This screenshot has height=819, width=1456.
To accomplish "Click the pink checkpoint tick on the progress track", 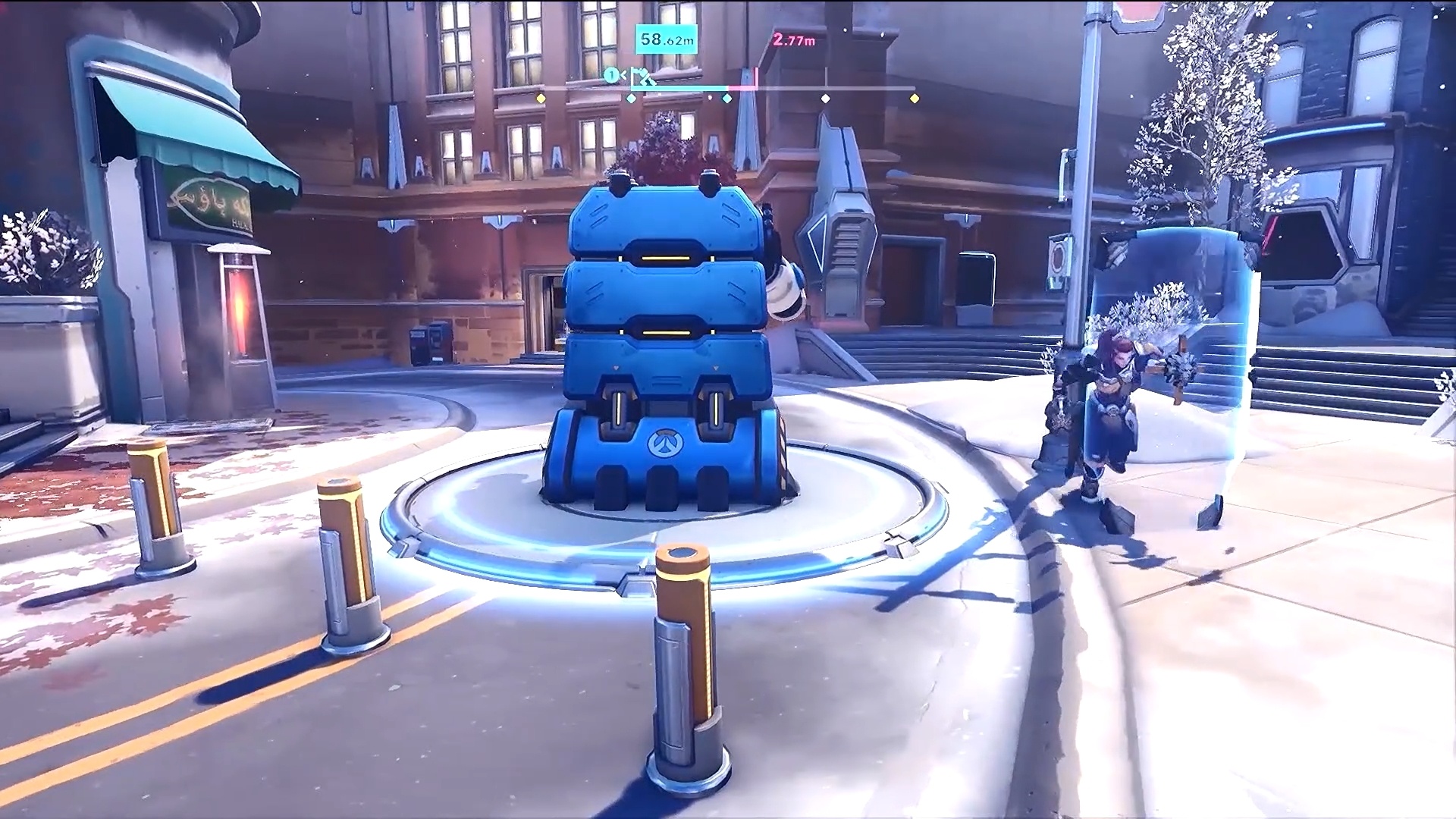I will 756,77.
